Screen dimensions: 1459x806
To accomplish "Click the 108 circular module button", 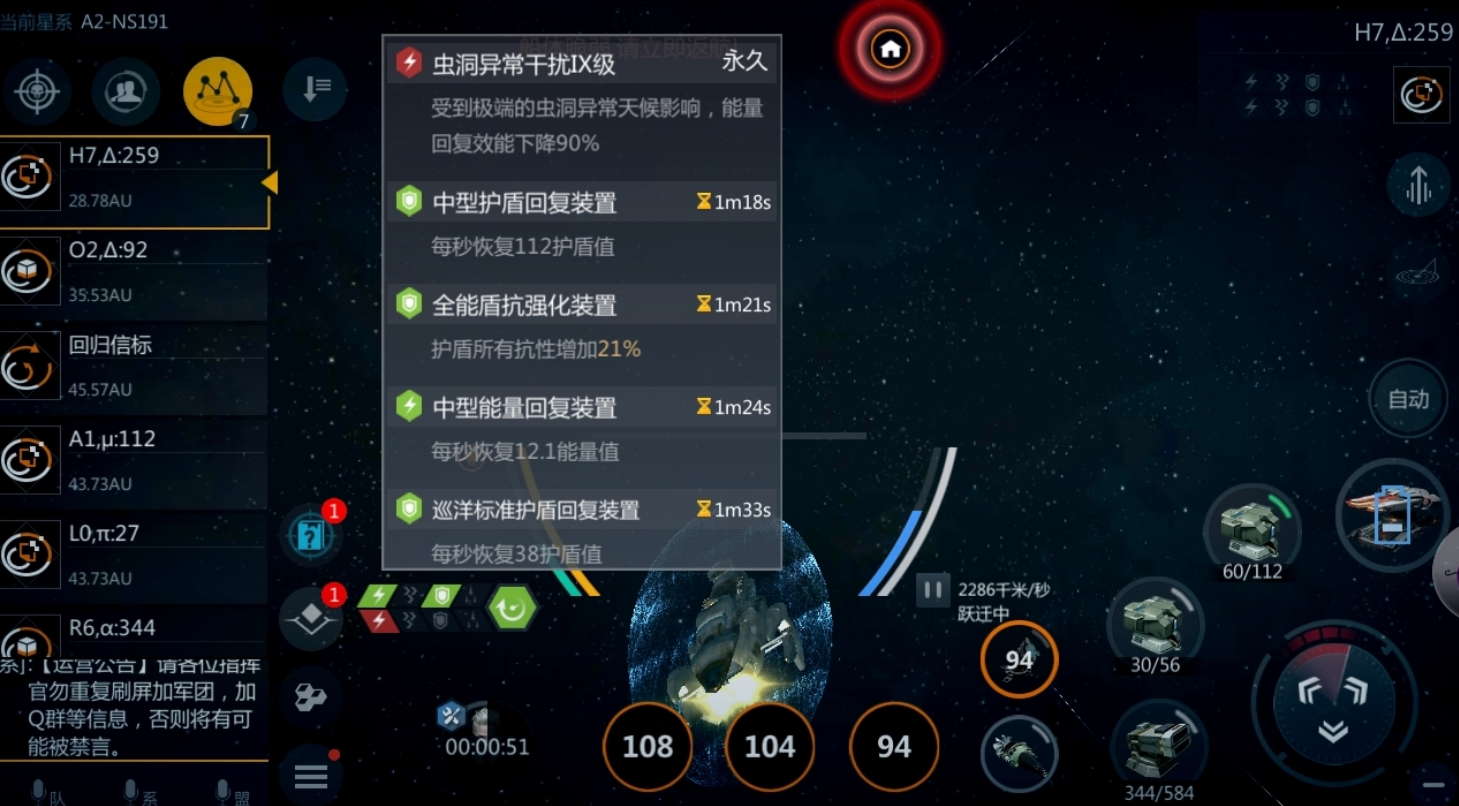I will (x=648, y=747).
